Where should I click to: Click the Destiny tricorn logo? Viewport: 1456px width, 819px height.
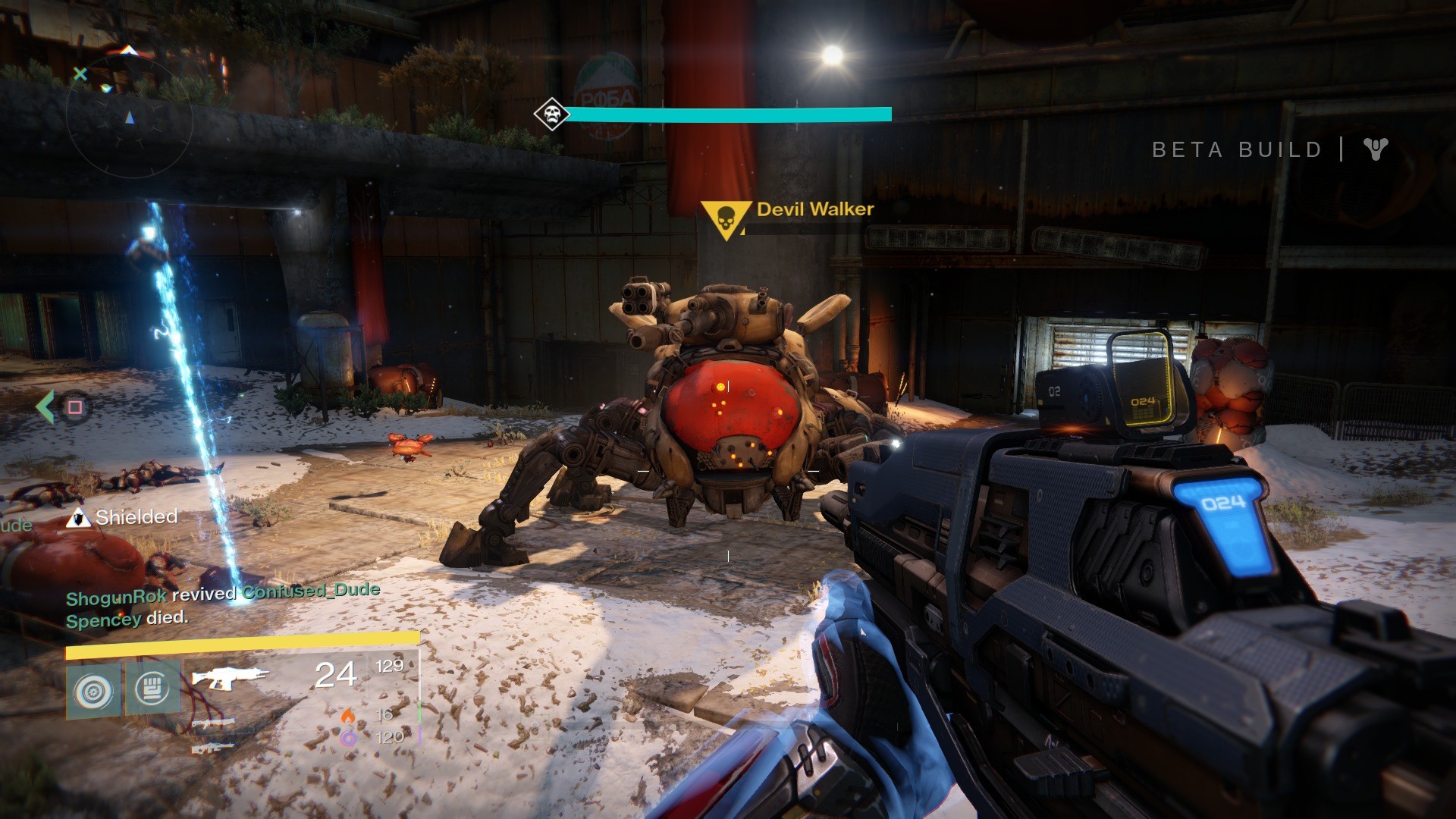click(x=1375, y=149)
